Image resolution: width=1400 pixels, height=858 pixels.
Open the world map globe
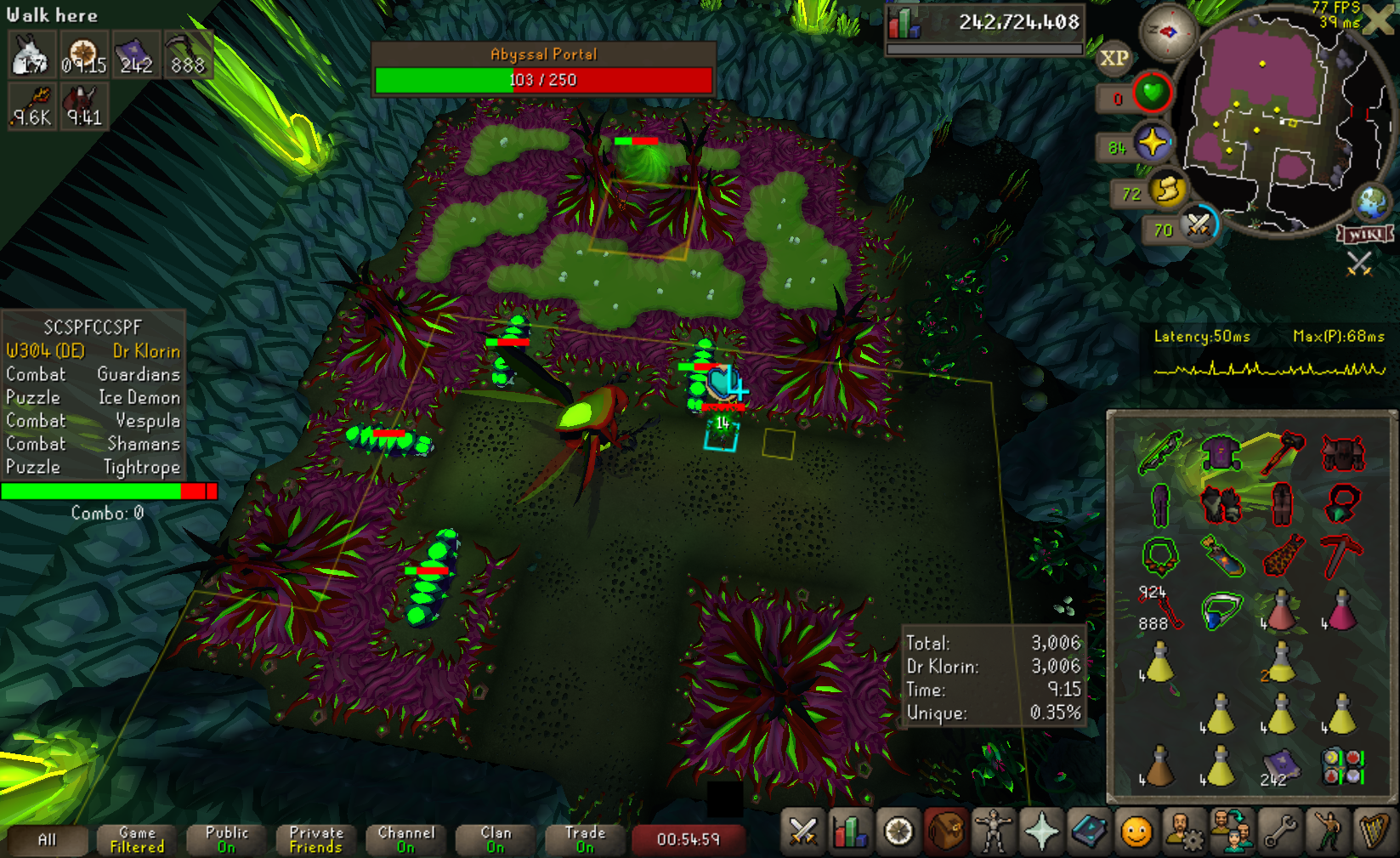pyautogui.click(x=1371, y=202)
